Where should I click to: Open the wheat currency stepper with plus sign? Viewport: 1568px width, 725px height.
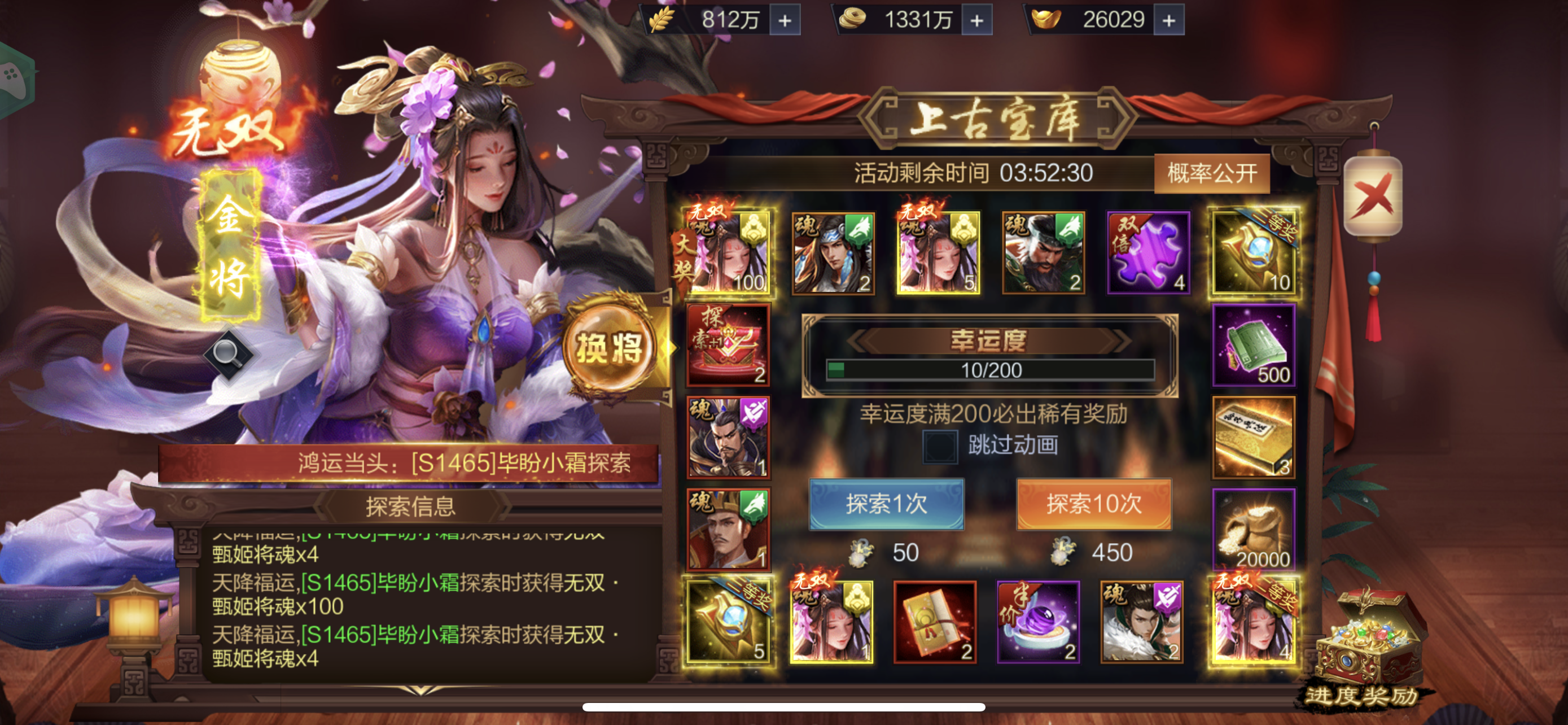coord(784,19)
